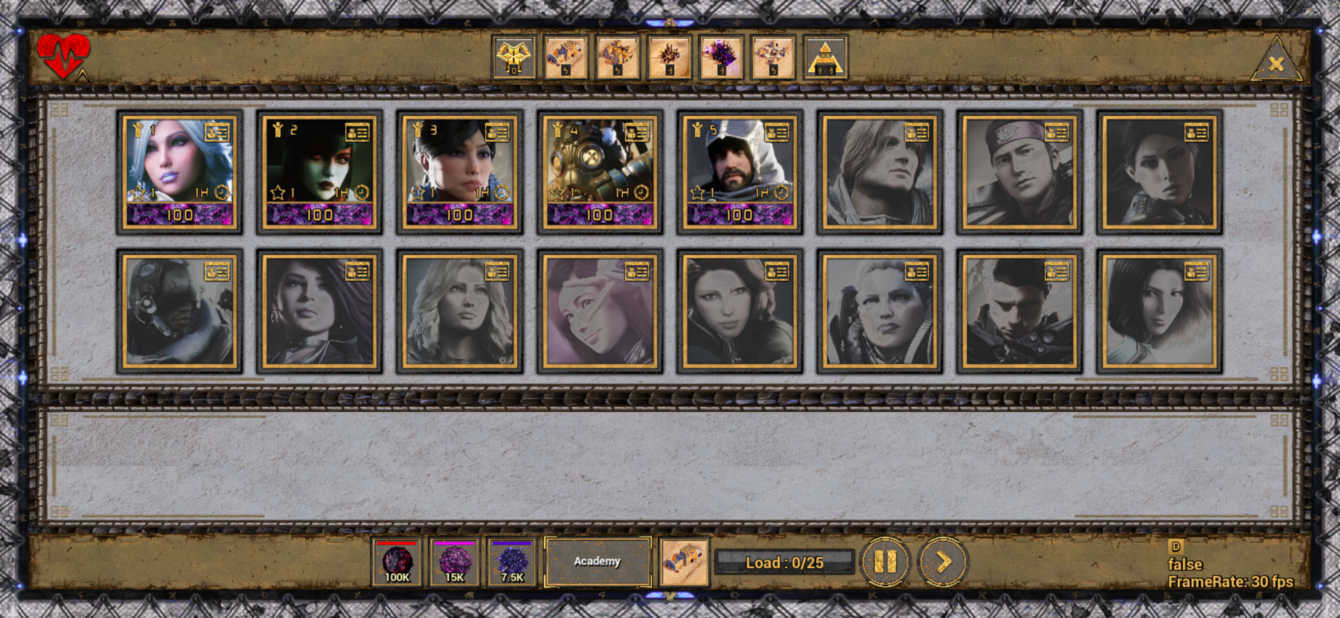Select the greyed-out curly blonde woman

coord(459,312)
